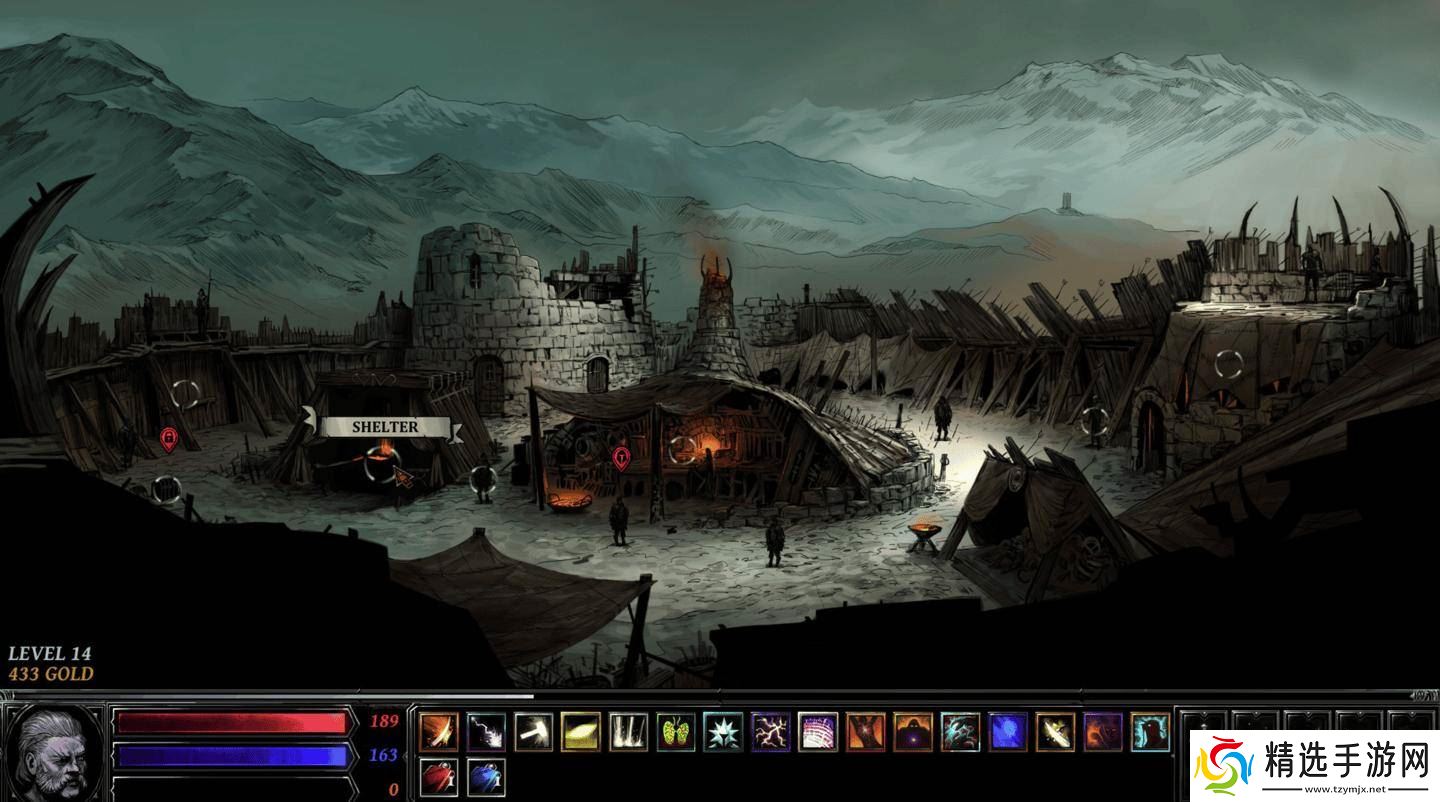This screenshot has width=1440, height=802.
Task: Activate the glowing hammer ability
Action: [x=534, y=731]
